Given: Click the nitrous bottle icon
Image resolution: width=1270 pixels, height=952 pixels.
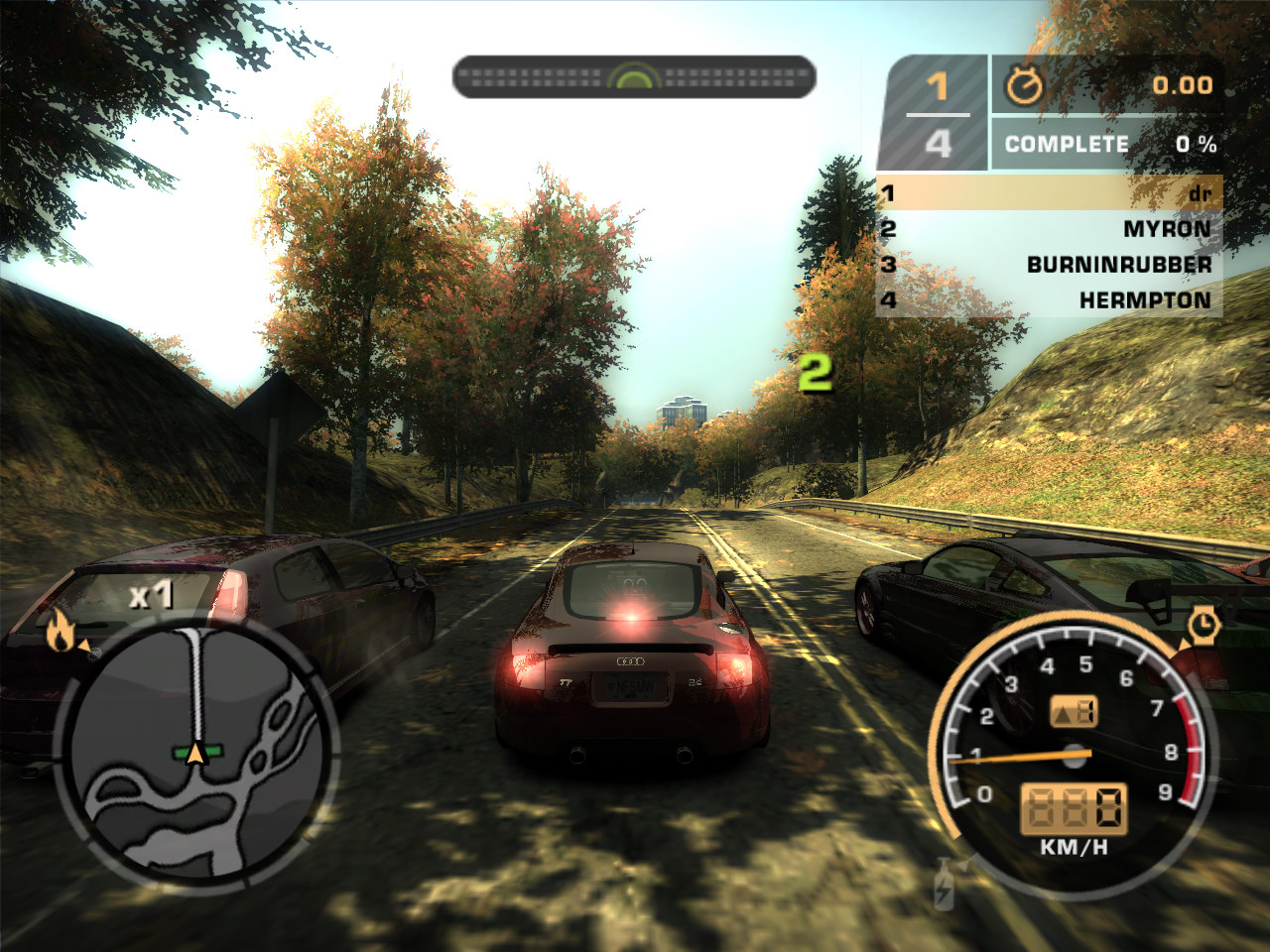Looking at the screenshot, I should point(944,885).
